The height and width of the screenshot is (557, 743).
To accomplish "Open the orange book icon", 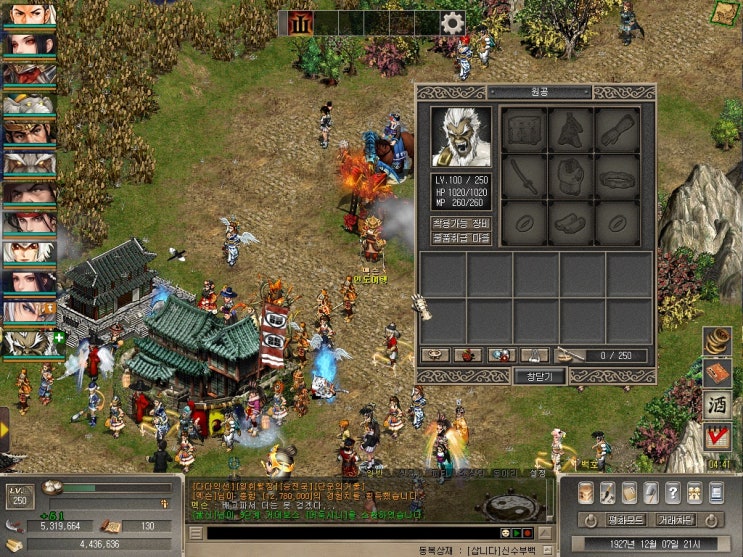I will pyautogui.click(x=717, y=373).
